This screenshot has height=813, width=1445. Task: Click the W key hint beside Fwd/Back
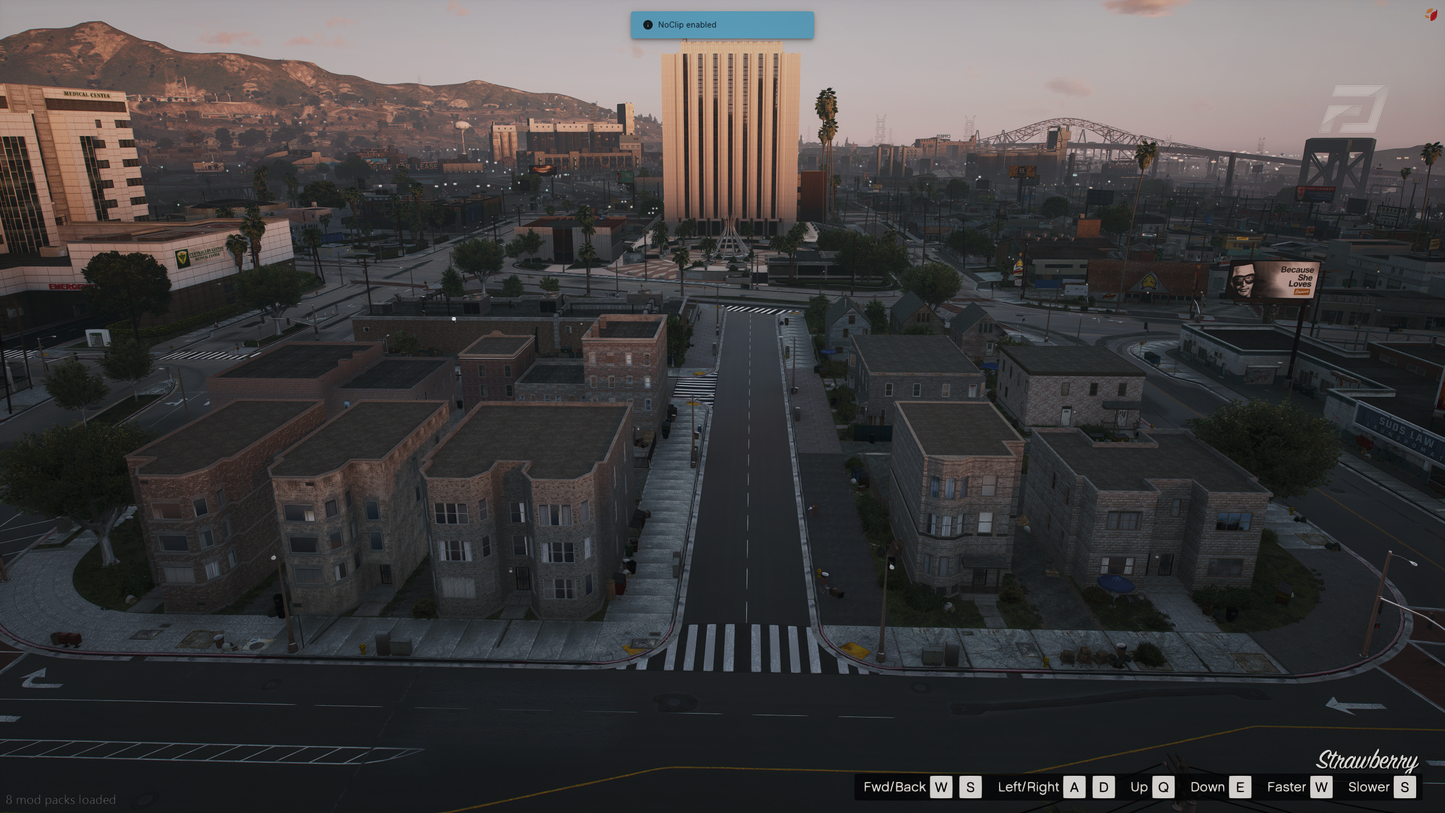coord(940,787)
